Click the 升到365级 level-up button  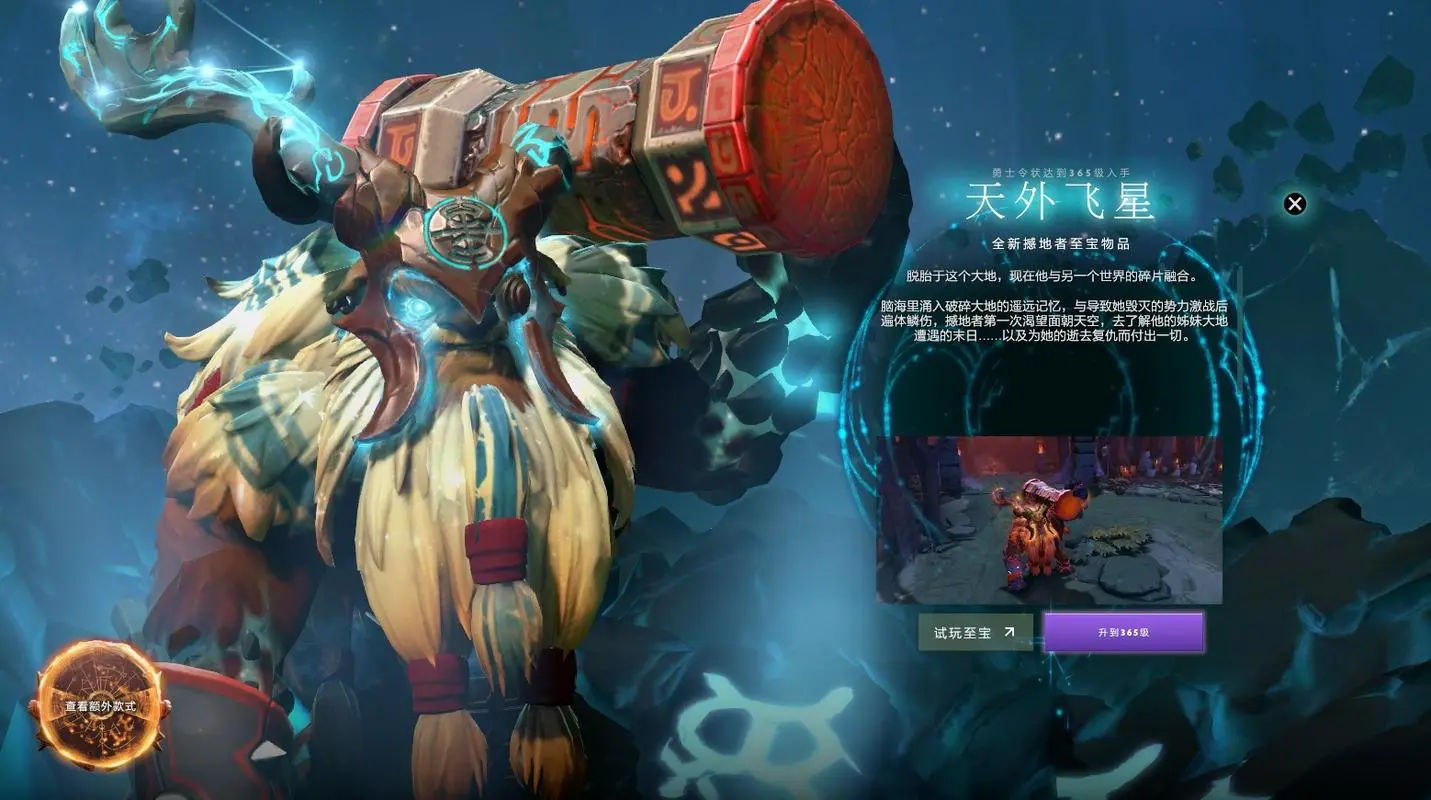point(1124,632)
